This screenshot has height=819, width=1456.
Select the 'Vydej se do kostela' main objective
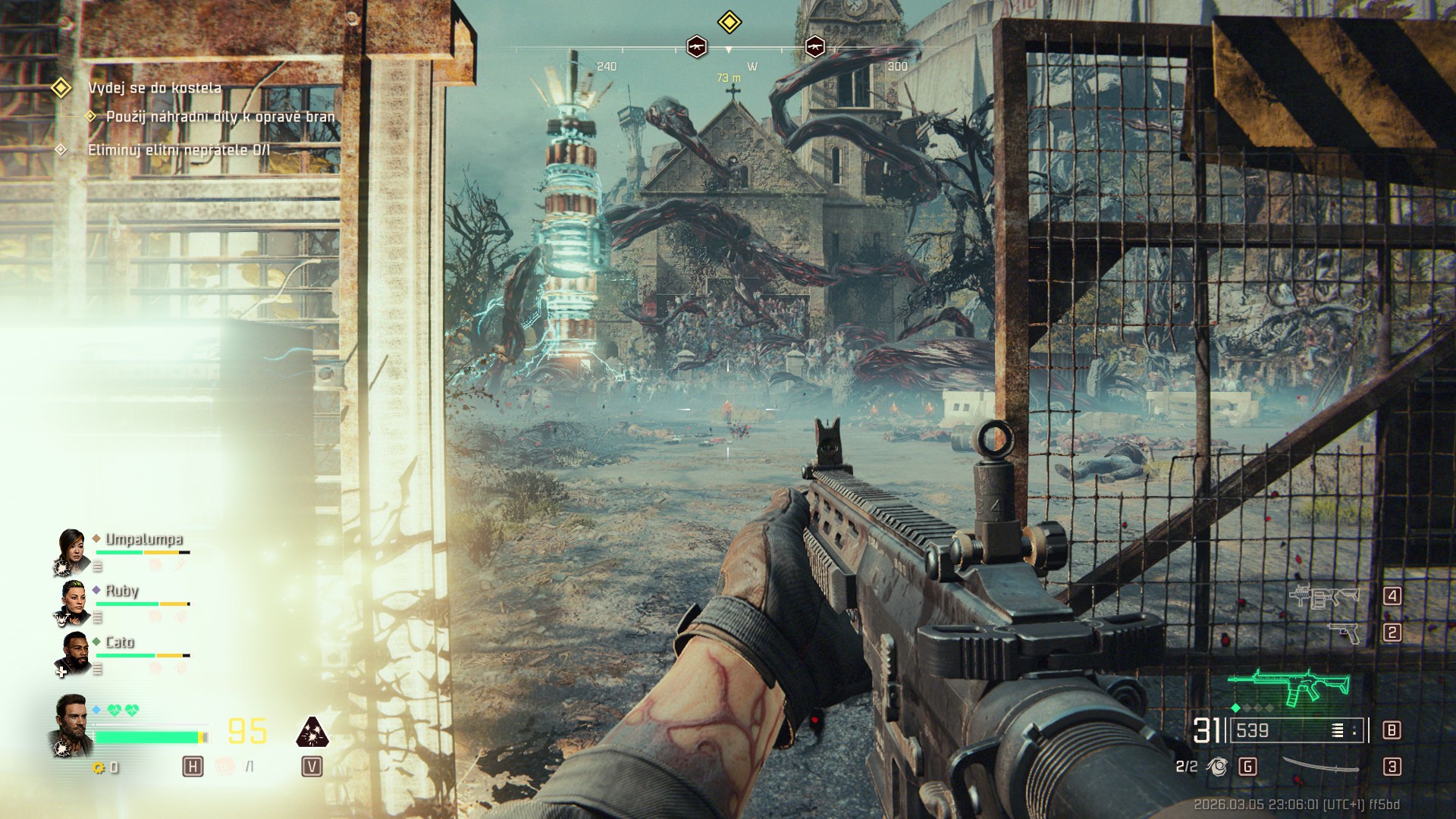[155, 88]
